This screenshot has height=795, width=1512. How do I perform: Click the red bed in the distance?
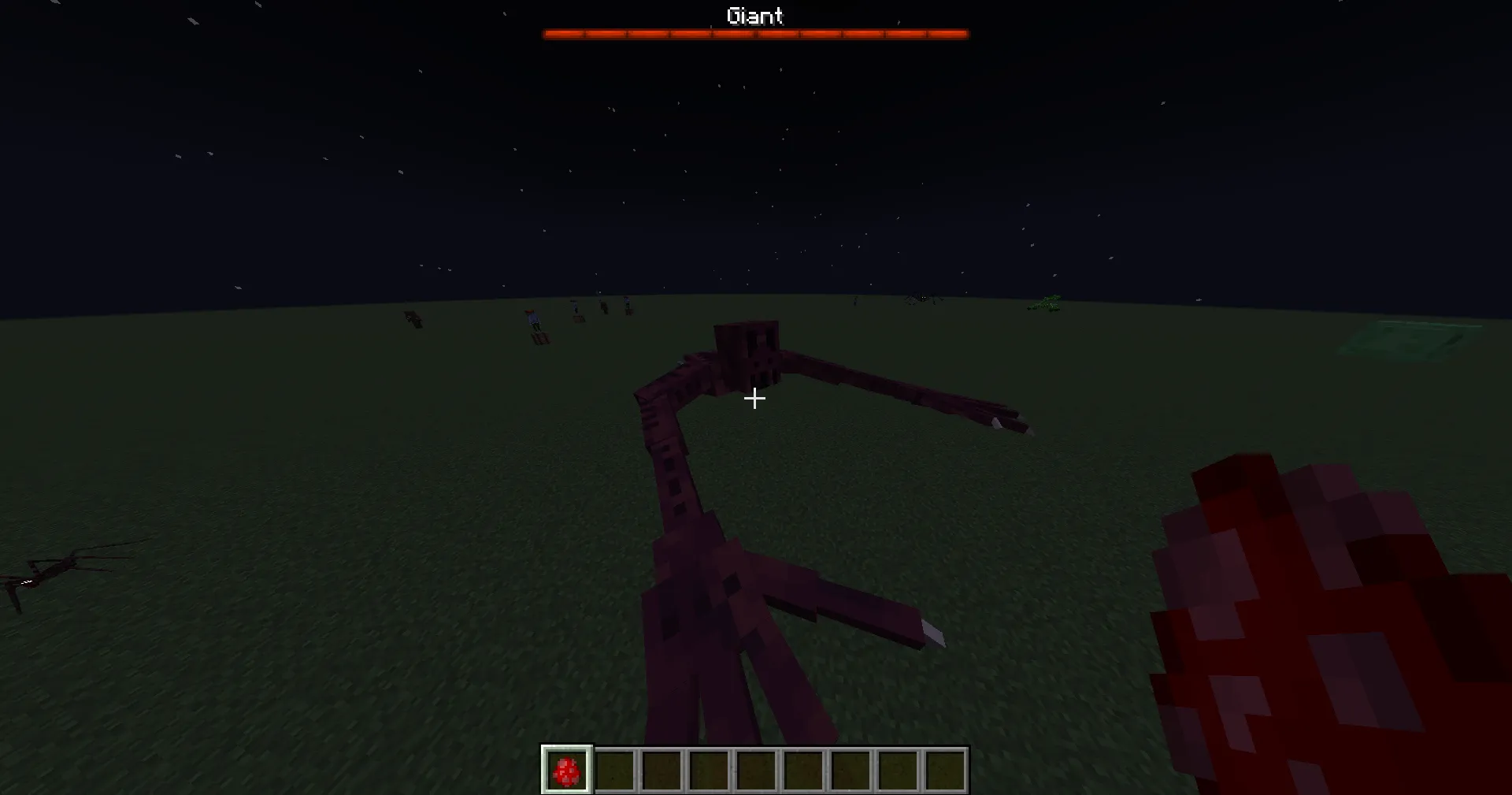pos(540,337)
